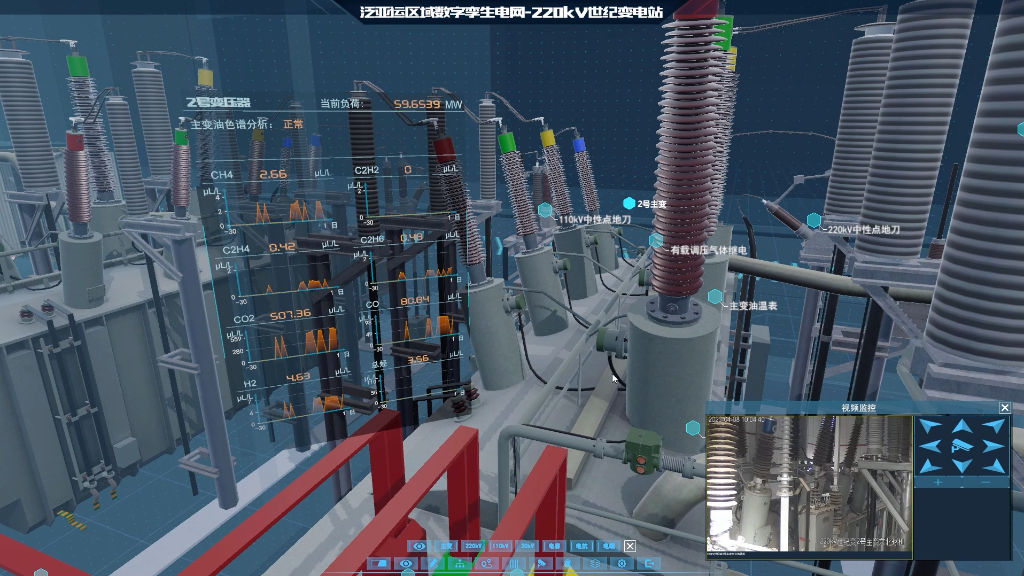
Task: Zoom in the camera with the plus button
Action: pos(938,482)
